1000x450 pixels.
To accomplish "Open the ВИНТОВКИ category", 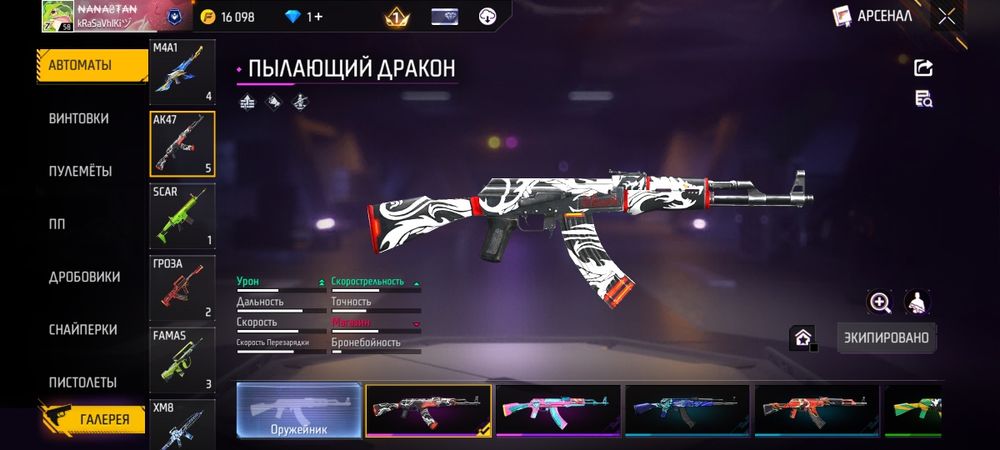I will click(x=79, y=118).
